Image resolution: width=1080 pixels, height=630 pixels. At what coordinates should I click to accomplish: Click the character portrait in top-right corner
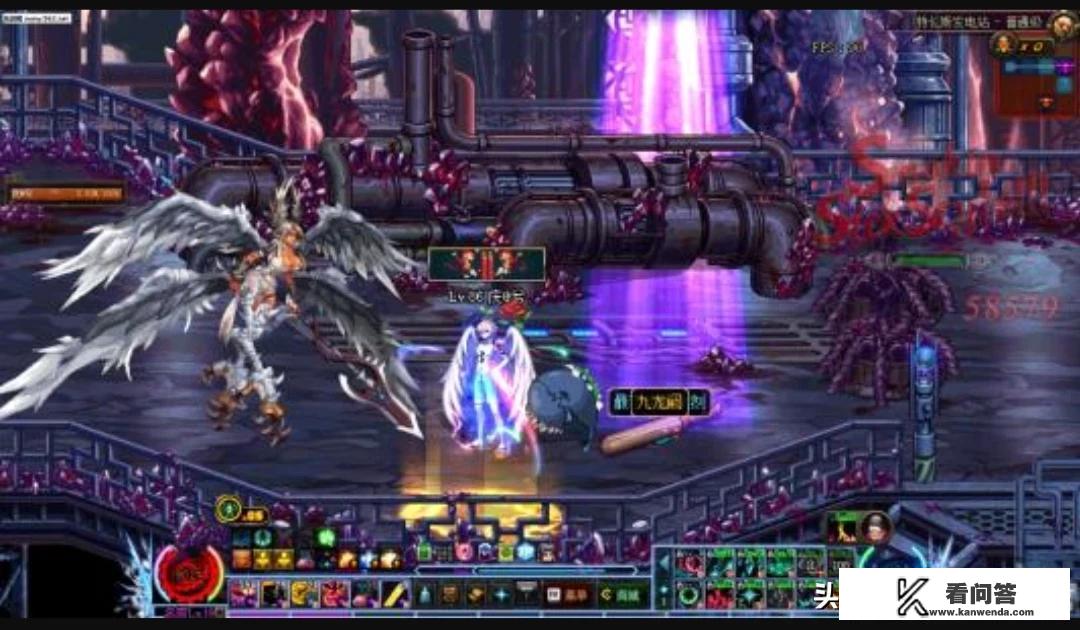click(x=1063, y=24)
